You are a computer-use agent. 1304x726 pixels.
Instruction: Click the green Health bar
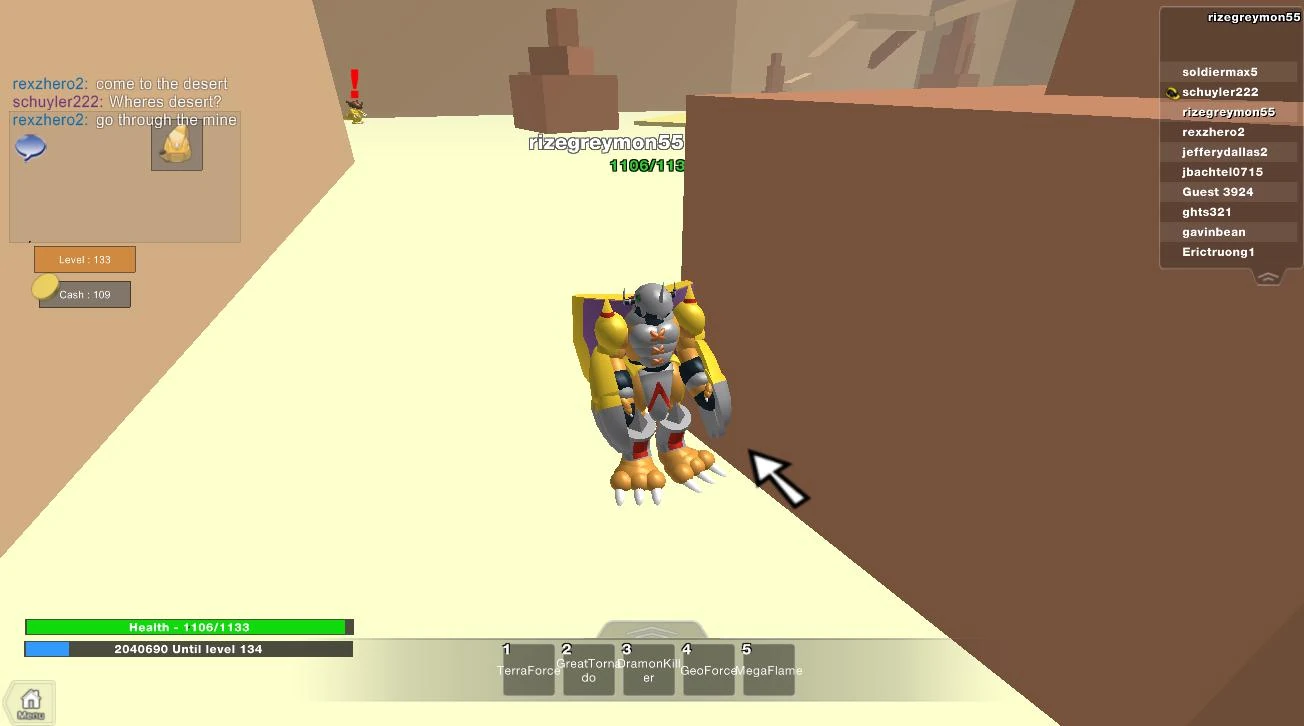(x=188, y=627)
